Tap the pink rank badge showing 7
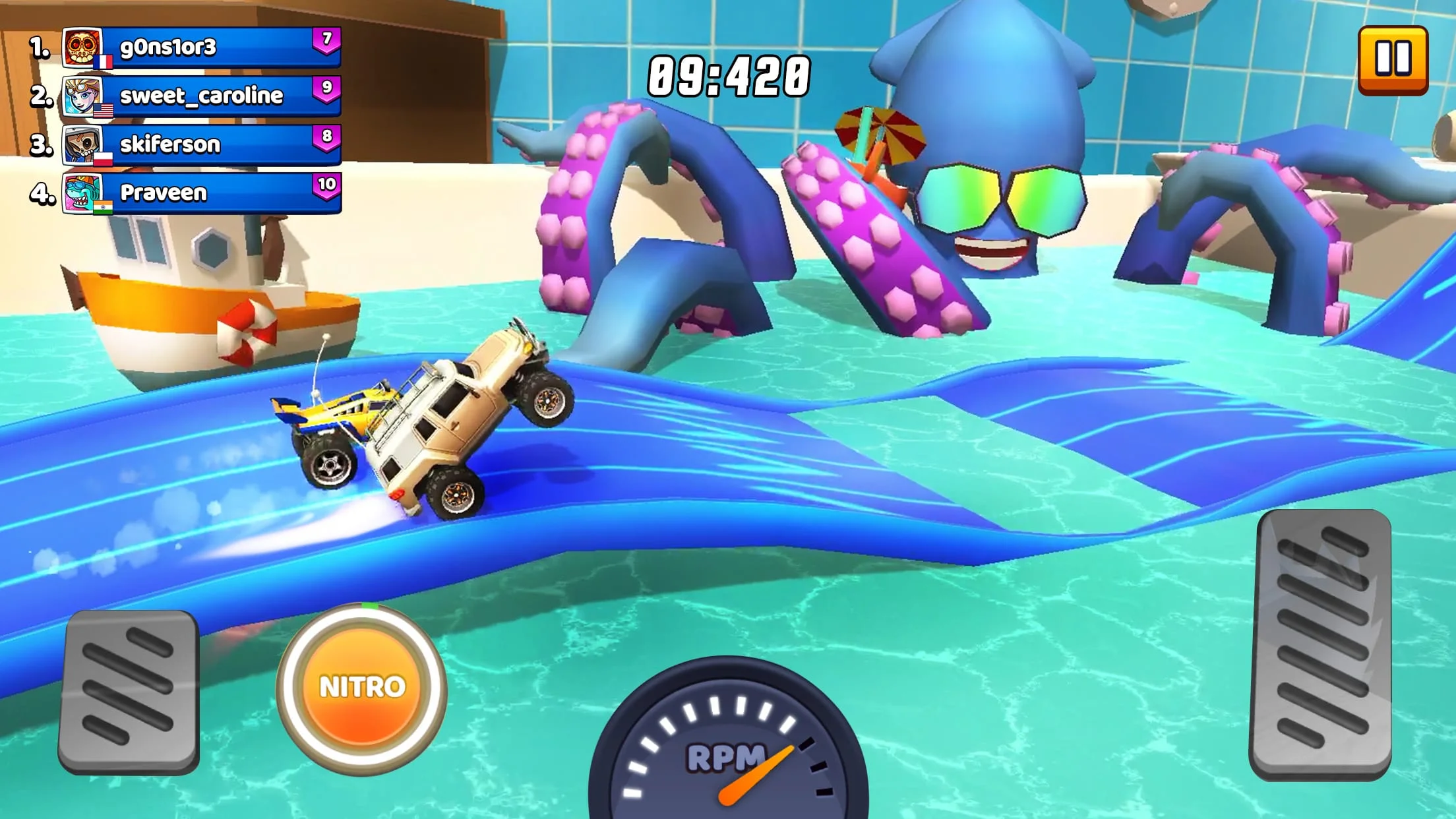This screenshot has width=1456, height=819. tap(326, 40)
